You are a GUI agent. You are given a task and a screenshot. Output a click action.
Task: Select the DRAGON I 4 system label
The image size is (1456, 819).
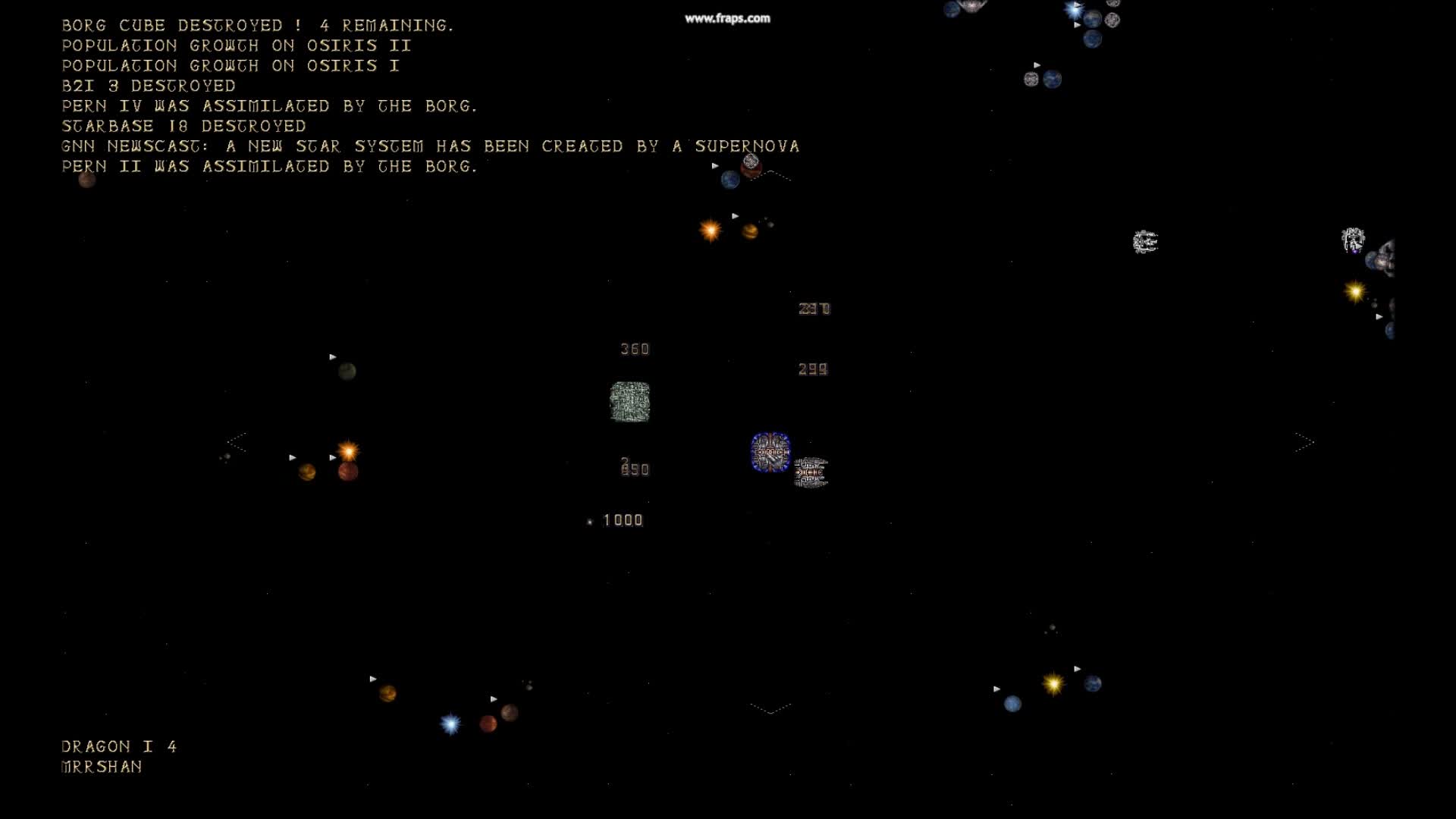[118, 746]
